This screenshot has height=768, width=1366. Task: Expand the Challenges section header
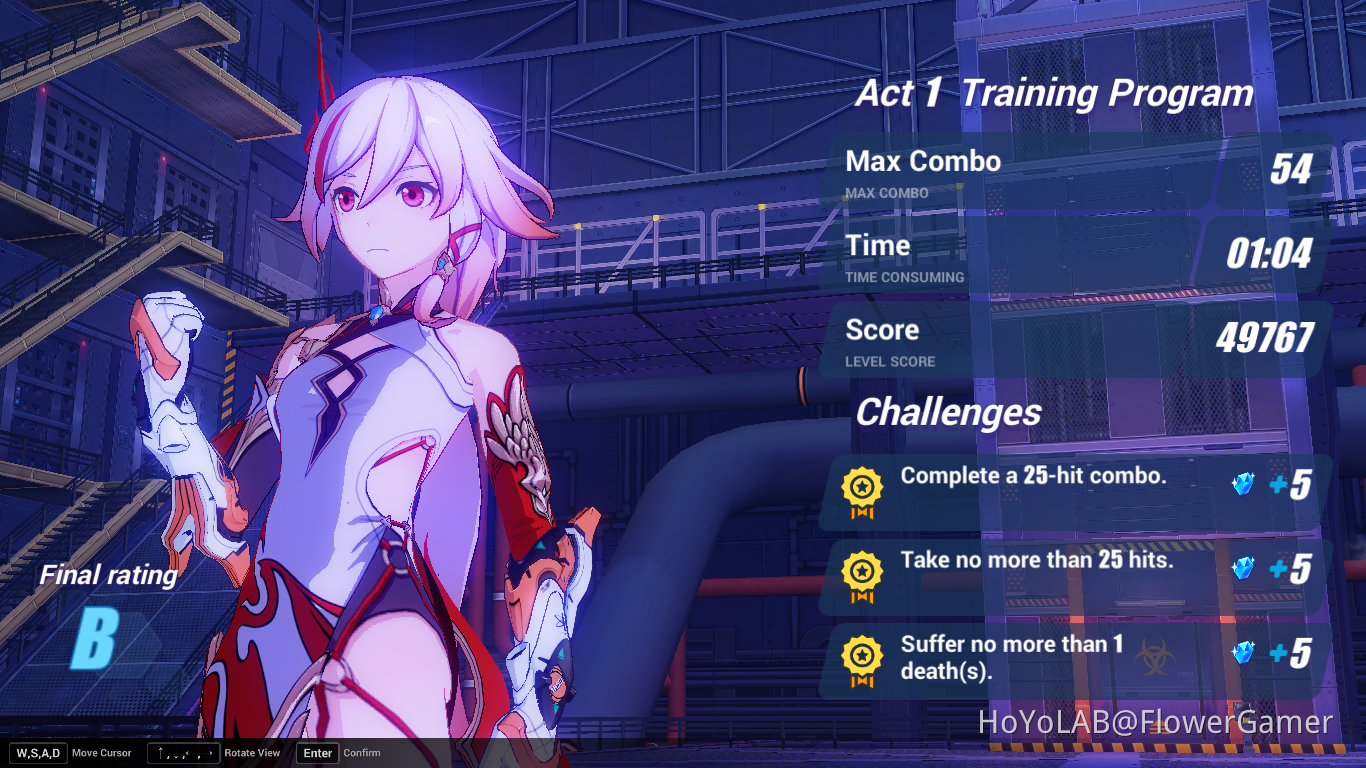(948, 412)
